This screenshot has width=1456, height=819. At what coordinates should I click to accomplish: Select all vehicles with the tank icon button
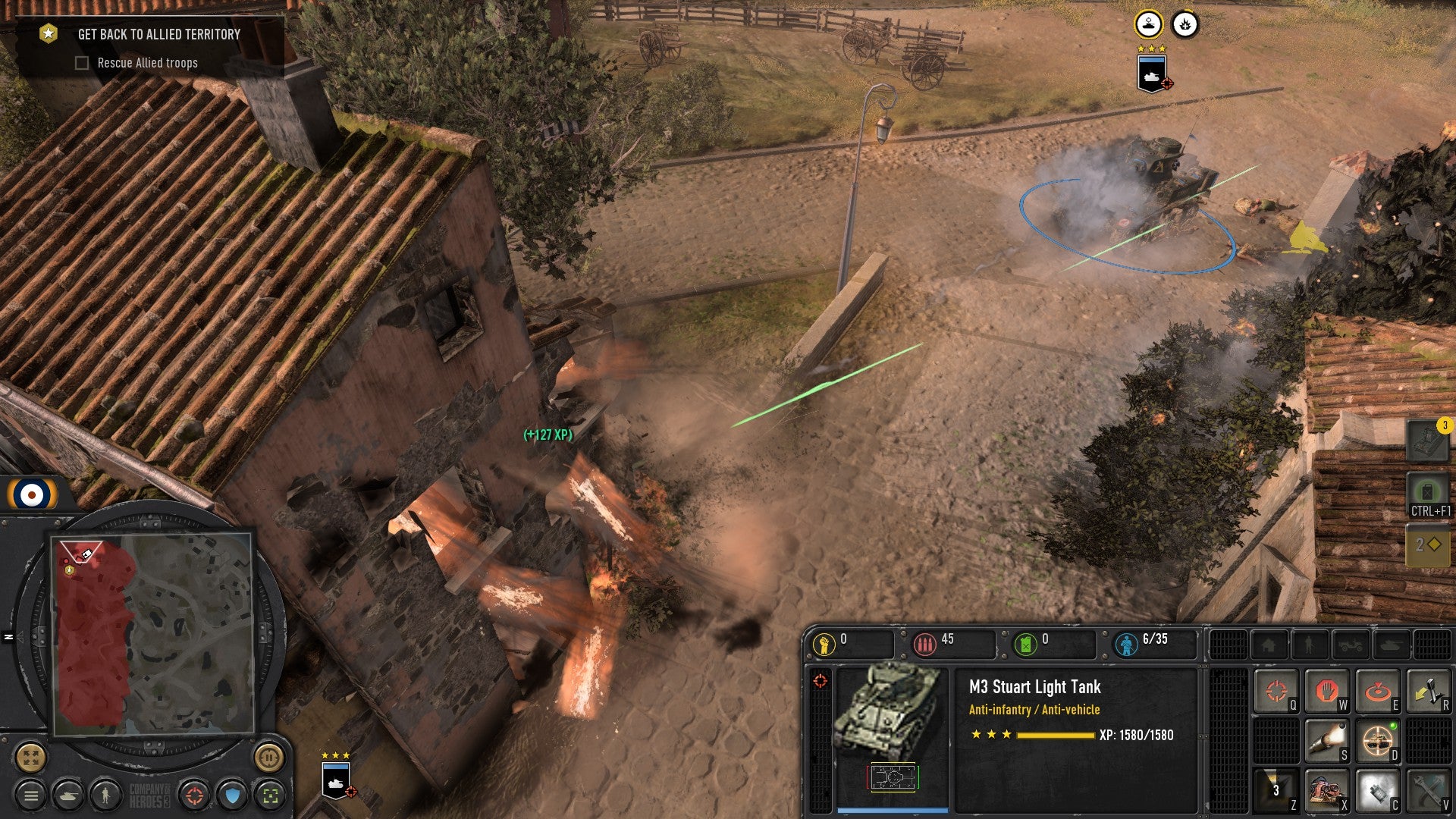pyautogui.click(x=68, y=795)
